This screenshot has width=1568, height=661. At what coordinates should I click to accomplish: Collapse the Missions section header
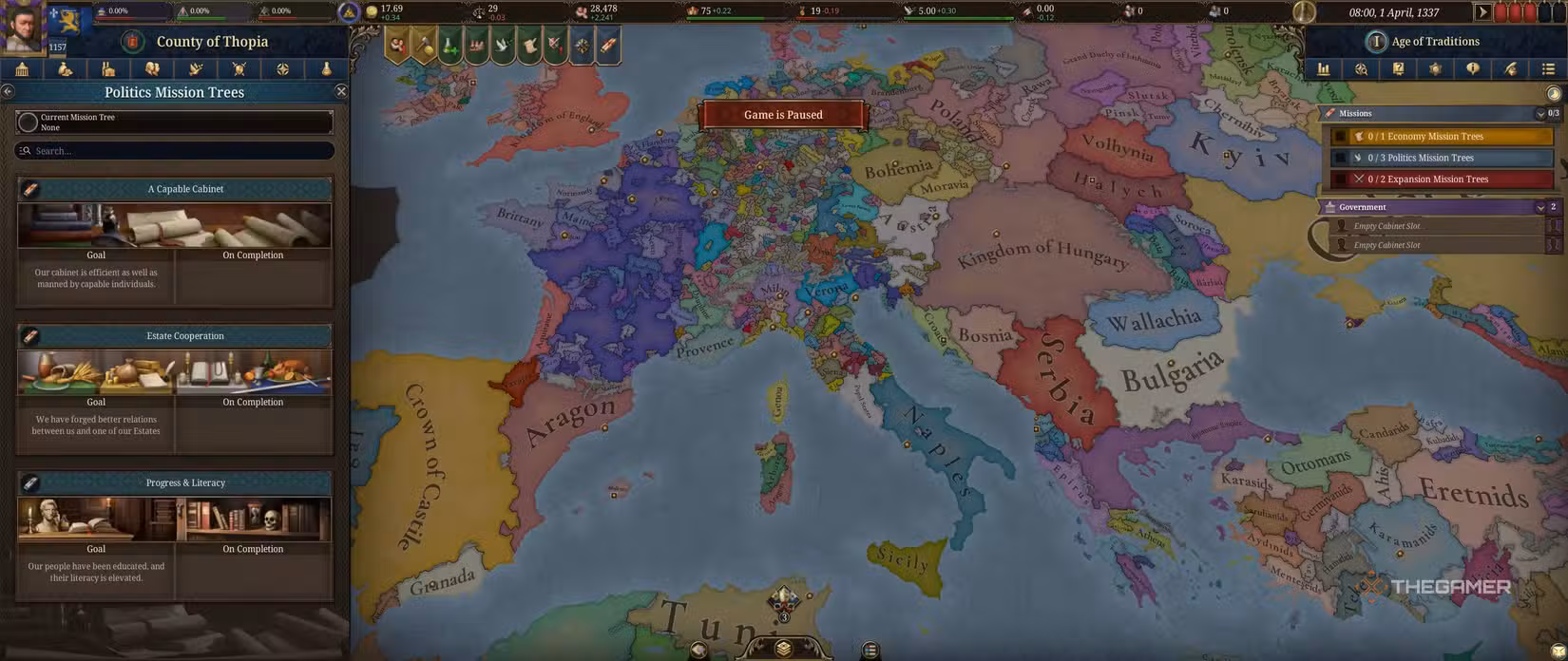pos(1540,114)
